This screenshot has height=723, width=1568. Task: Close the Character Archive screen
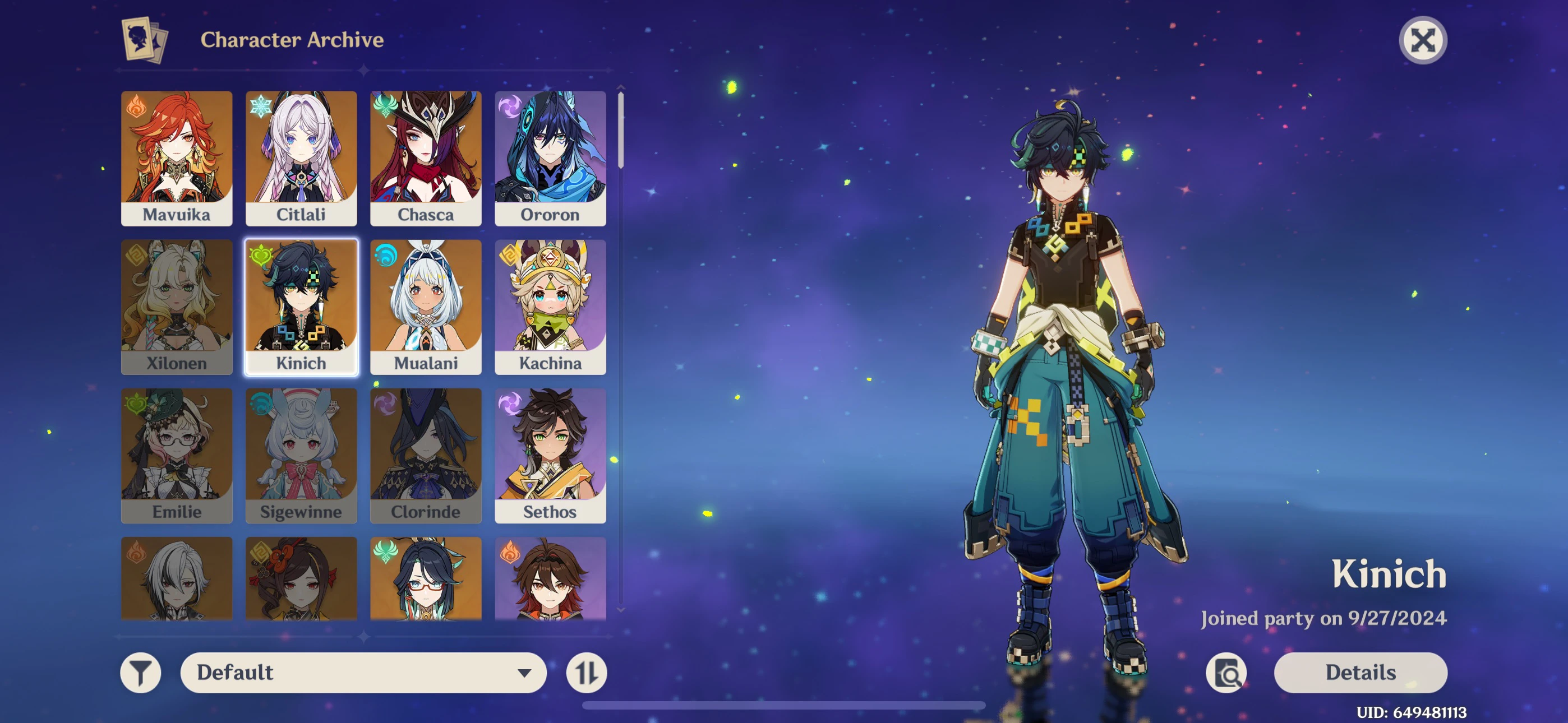pyautogui.click(x=1423, y=40)
